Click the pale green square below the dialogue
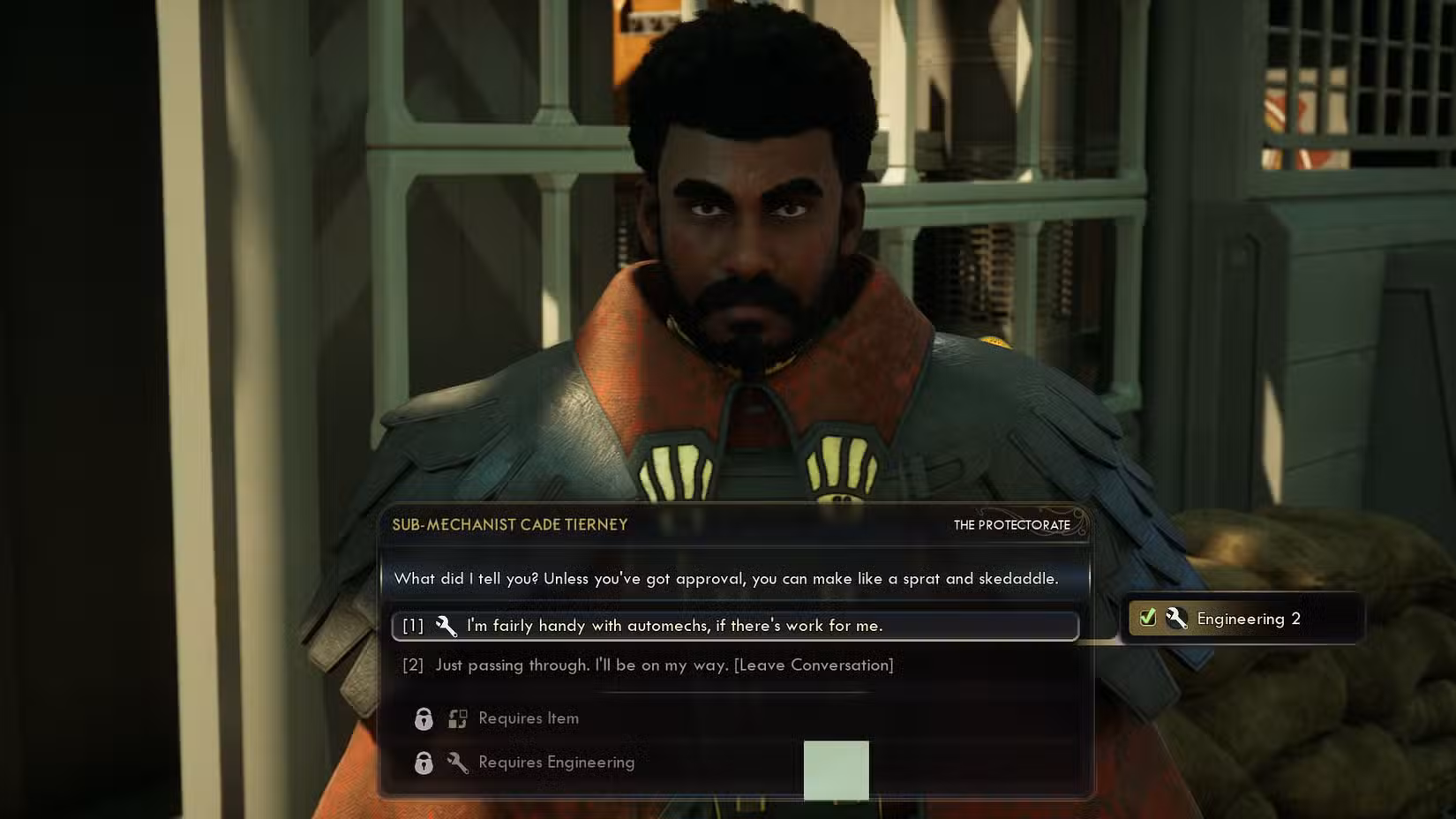1456x819 pixels. click(836, 770)
